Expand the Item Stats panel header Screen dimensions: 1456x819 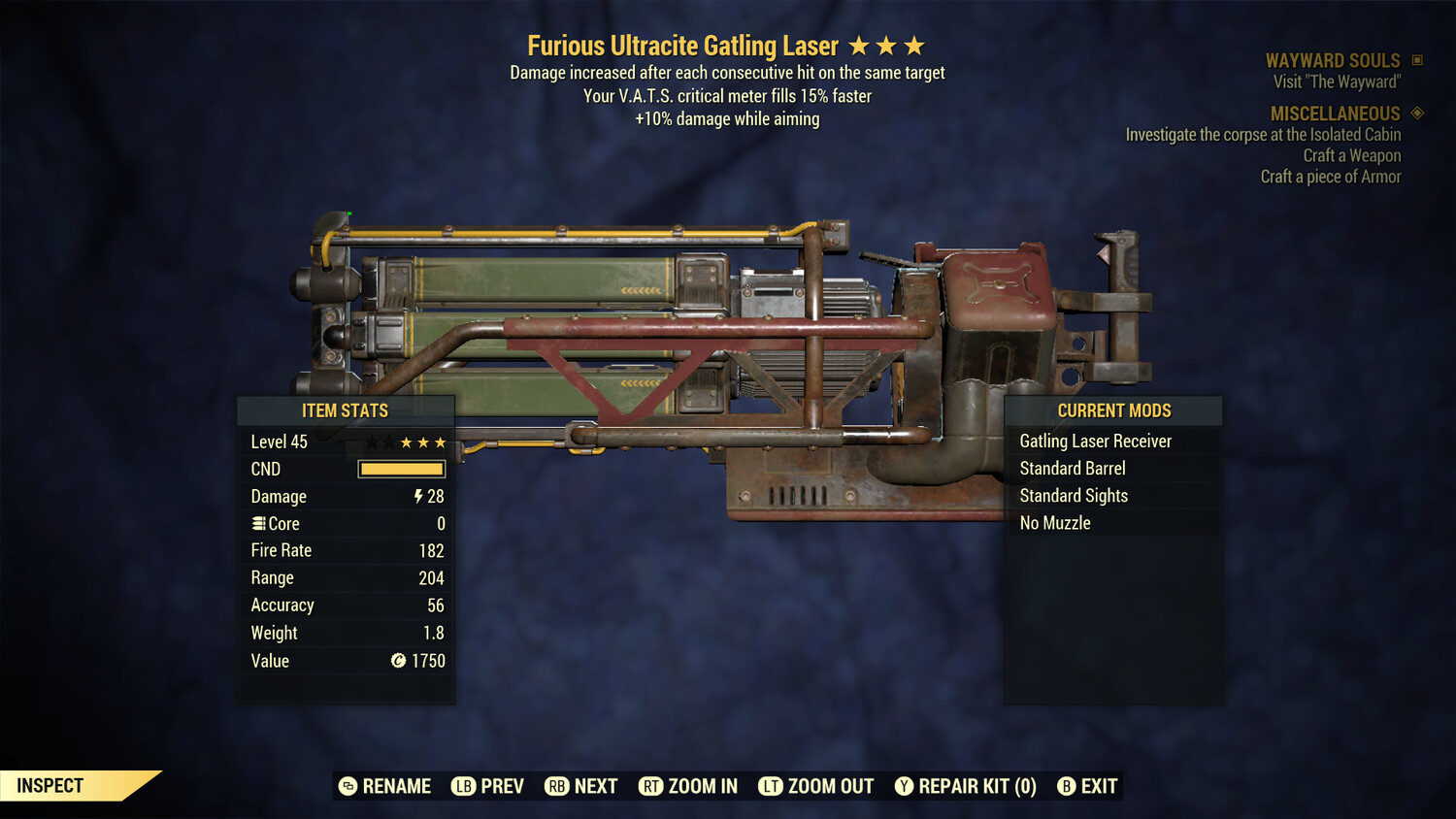[x=346, y=410]
